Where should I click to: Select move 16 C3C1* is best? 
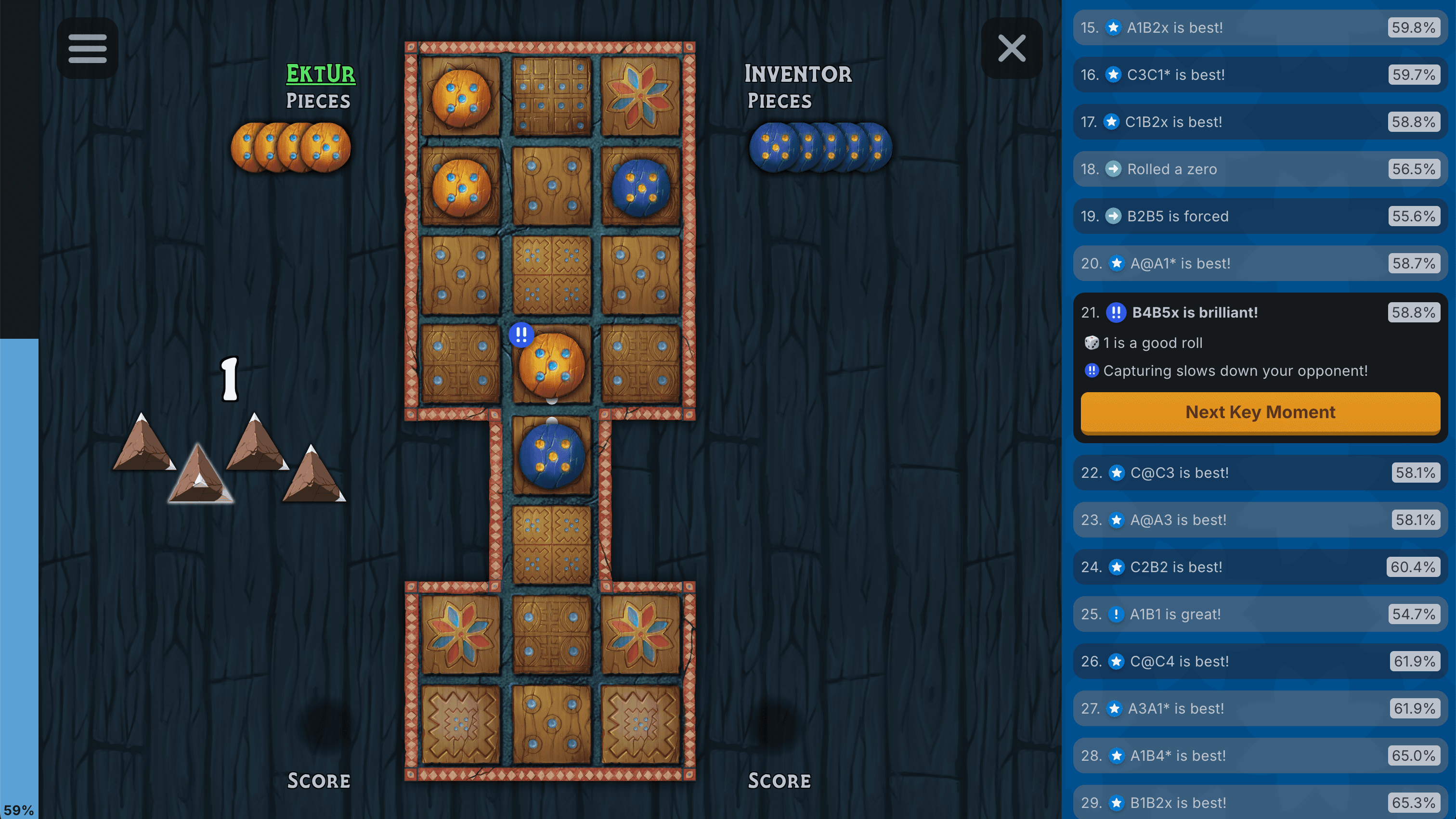[x=1260, y=75]
